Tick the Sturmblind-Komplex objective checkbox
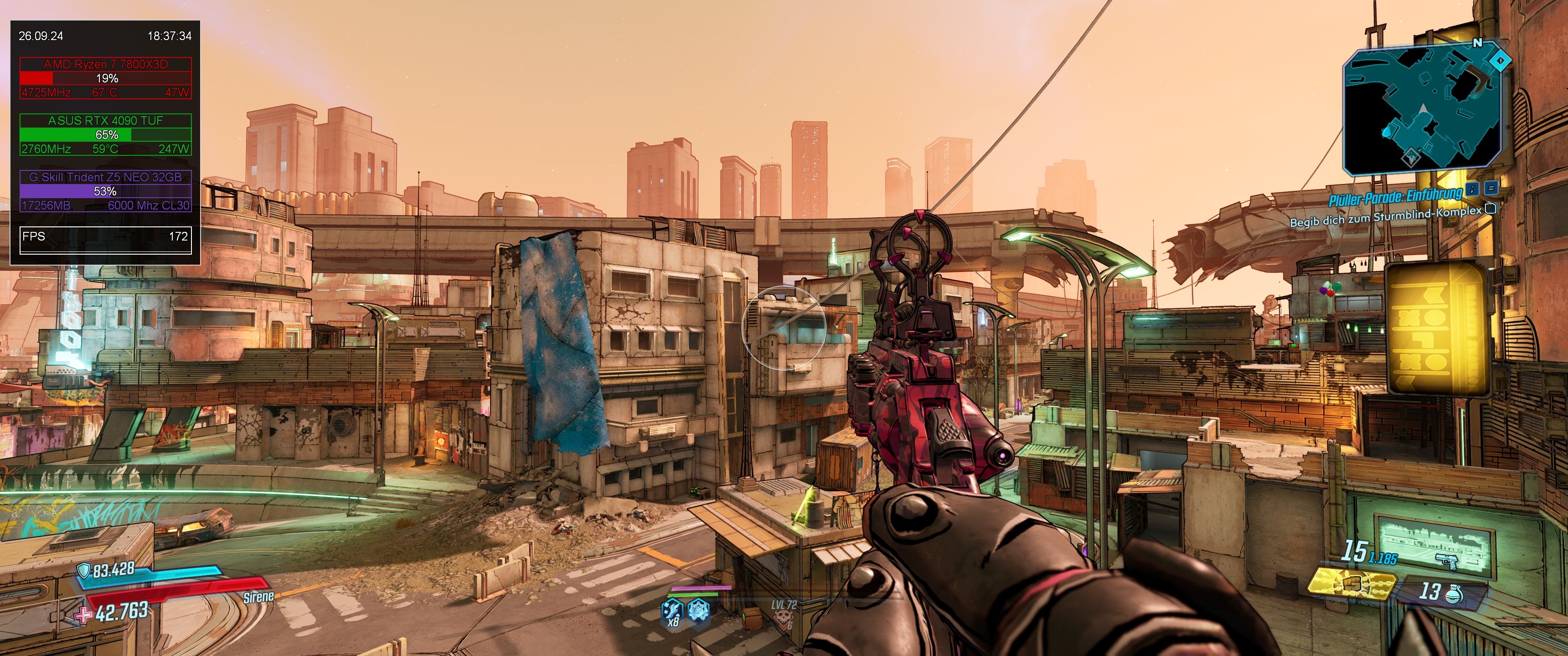 pos(1490,209)
